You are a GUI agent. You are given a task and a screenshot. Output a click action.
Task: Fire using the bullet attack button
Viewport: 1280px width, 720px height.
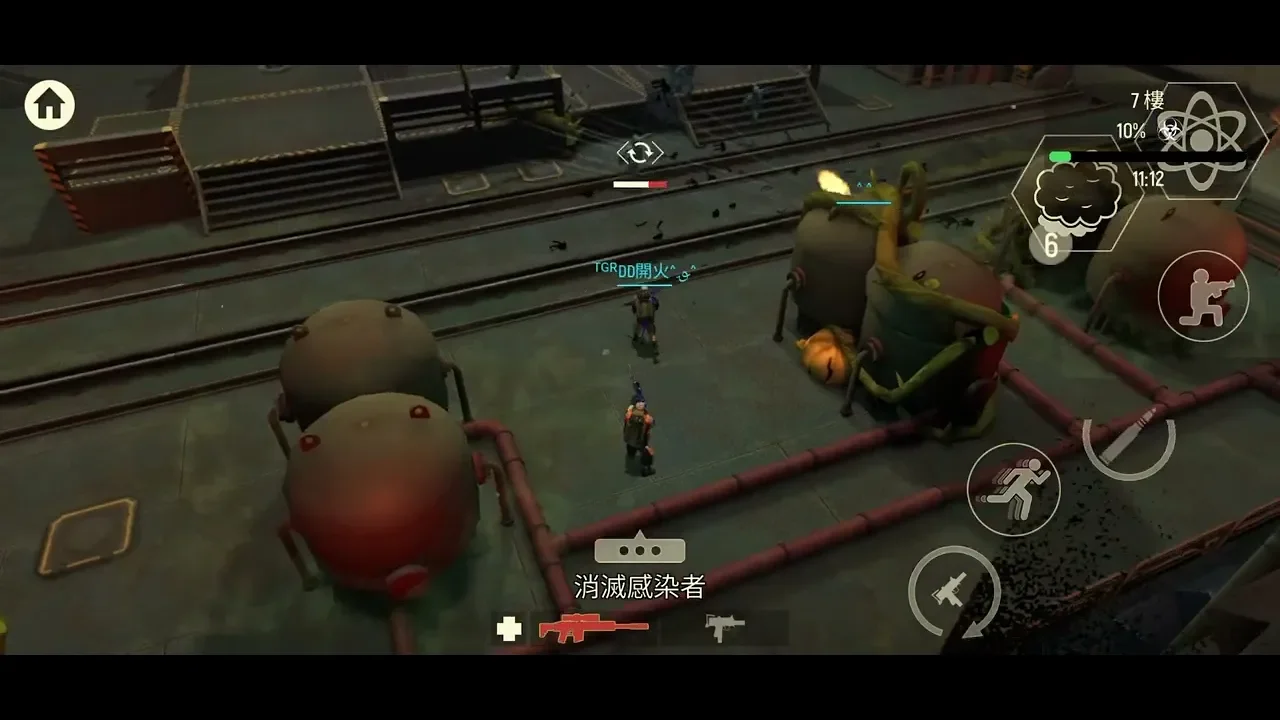pos(1129,437)
